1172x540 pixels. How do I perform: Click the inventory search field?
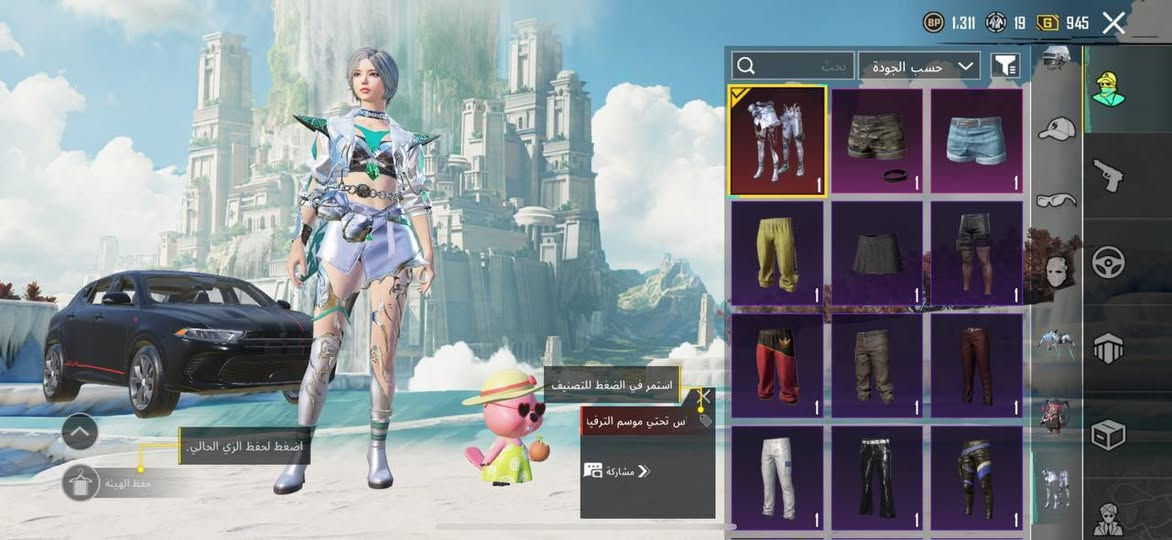pyautogui.click(x=793, y=66)
